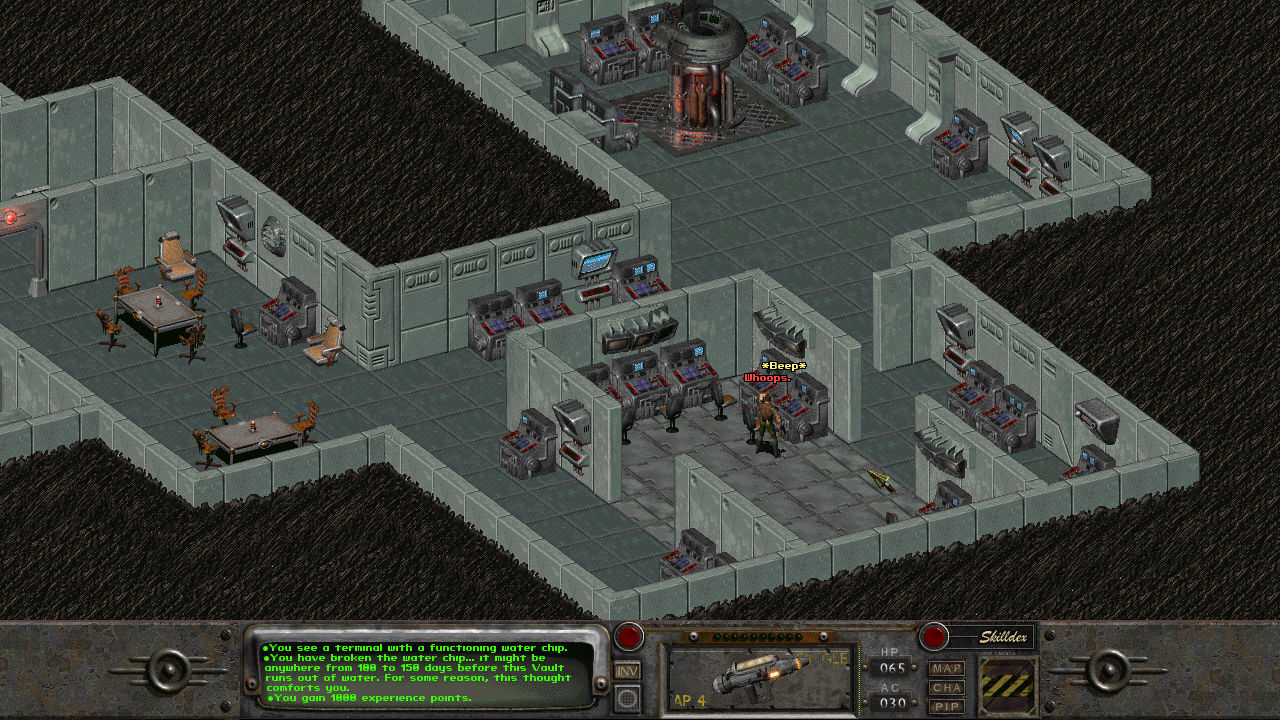Click the HP counter showing 065
The image size is (1280, 720).
click(891, 666)
